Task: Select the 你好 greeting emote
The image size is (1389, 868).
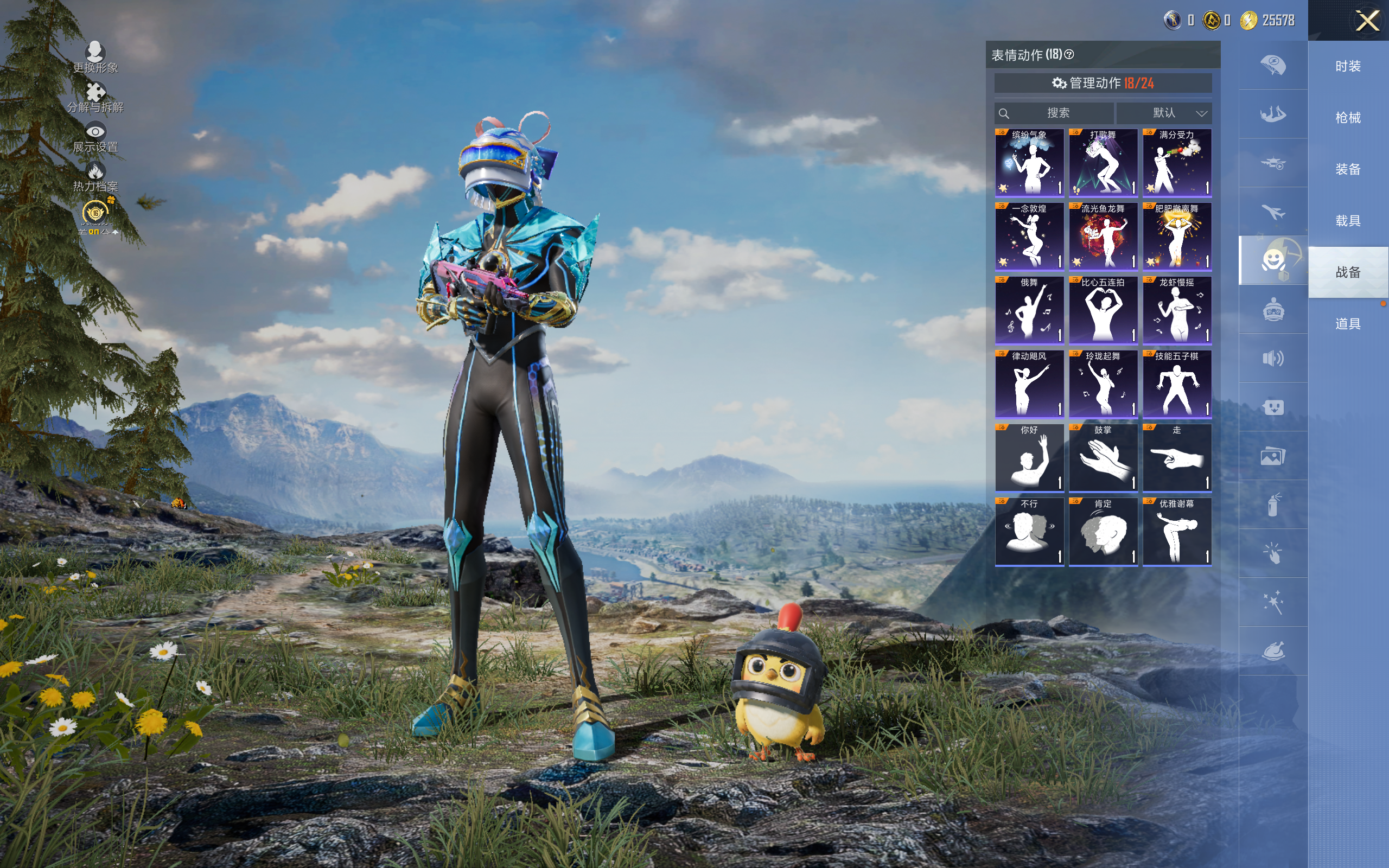Action: pos(1029,457)
